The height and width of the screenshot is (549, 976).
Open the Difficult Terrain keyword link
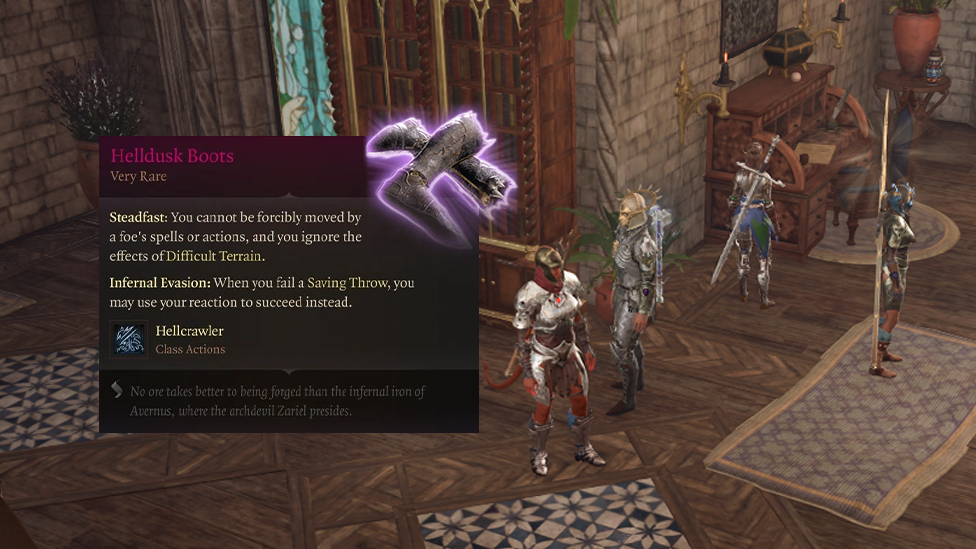click(213, 256)
